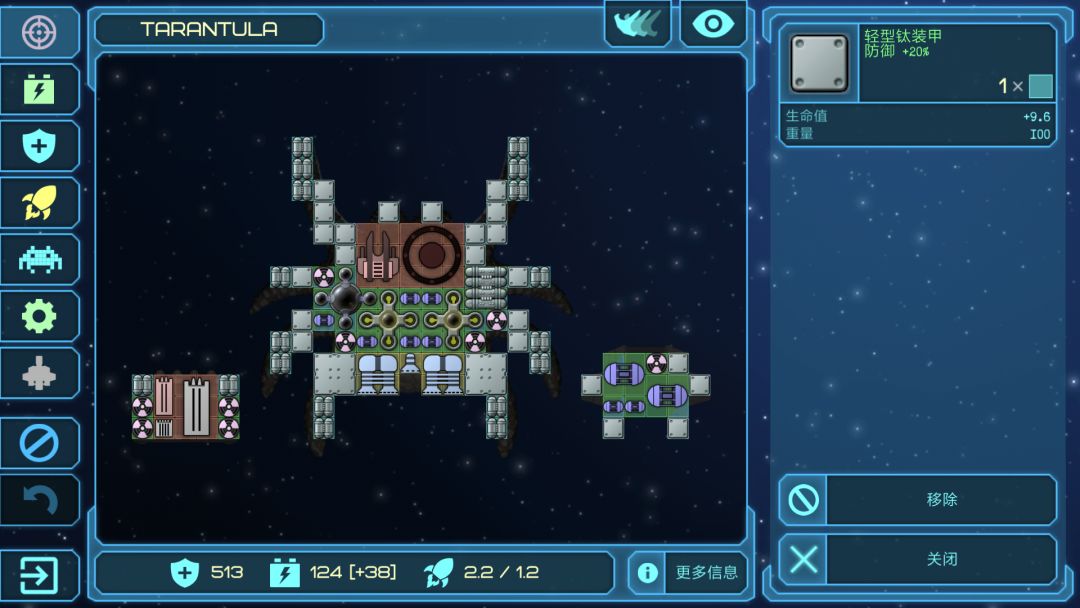Viewport: 1080px width, 608px height.
Task: Click the TARANTULA ship name label
Action: 209,29
